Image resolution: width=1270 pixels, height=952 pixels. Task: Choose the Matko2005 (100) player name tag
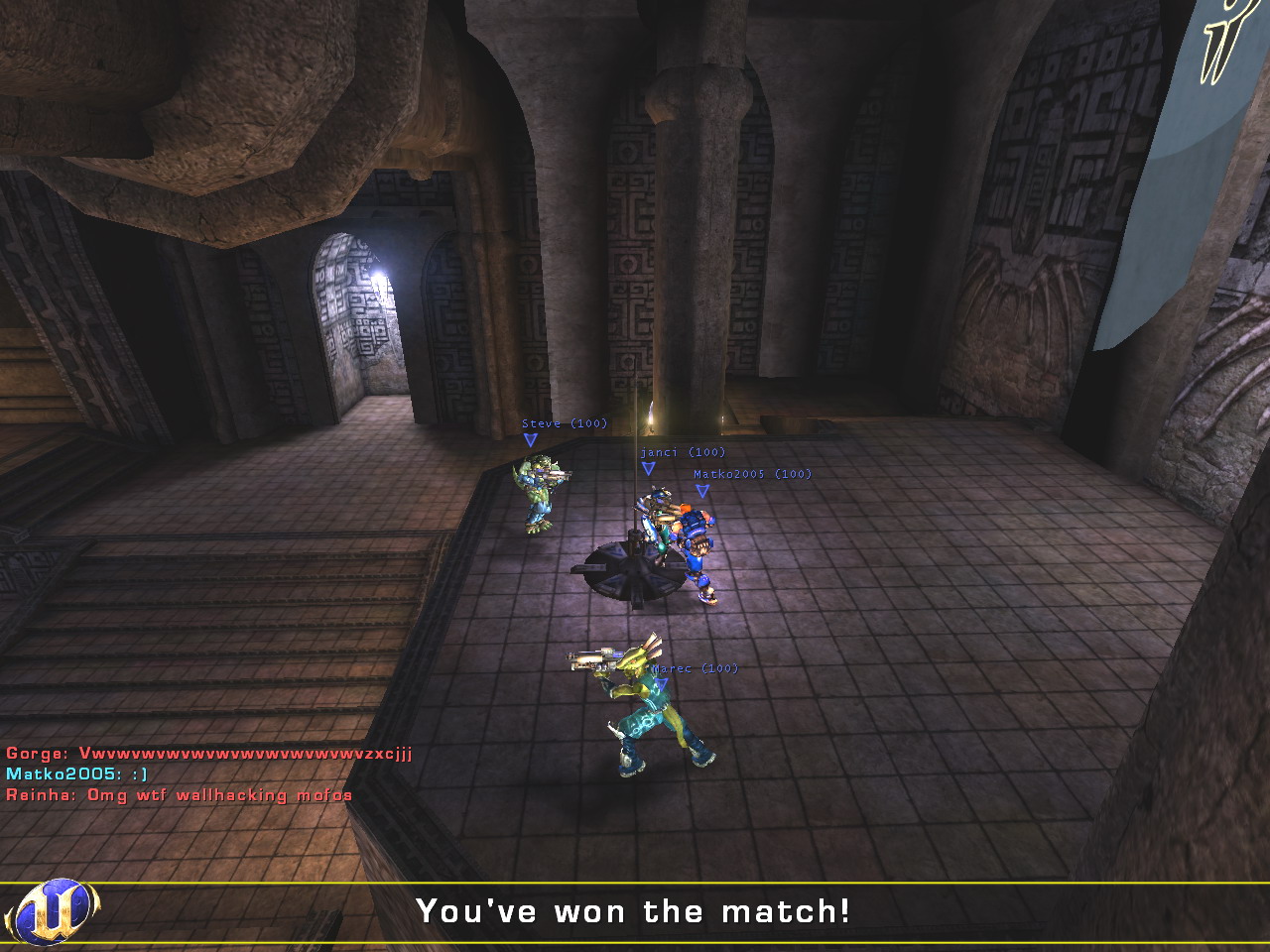(x=752, y=474)
